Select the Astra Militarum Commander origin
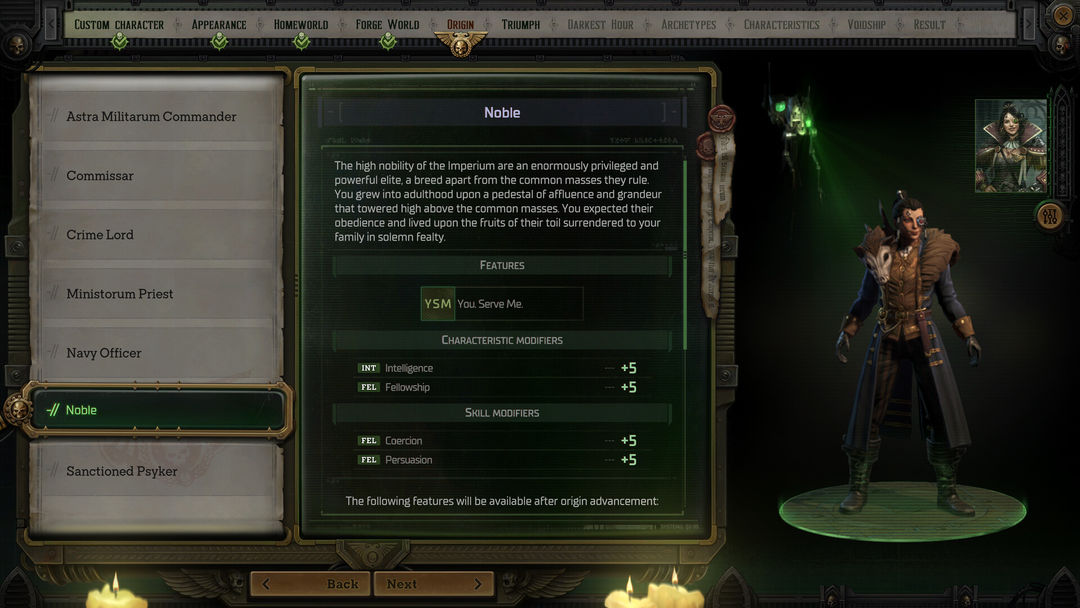This screenshot has height=608, width=1080. click(x=152, y=117)
